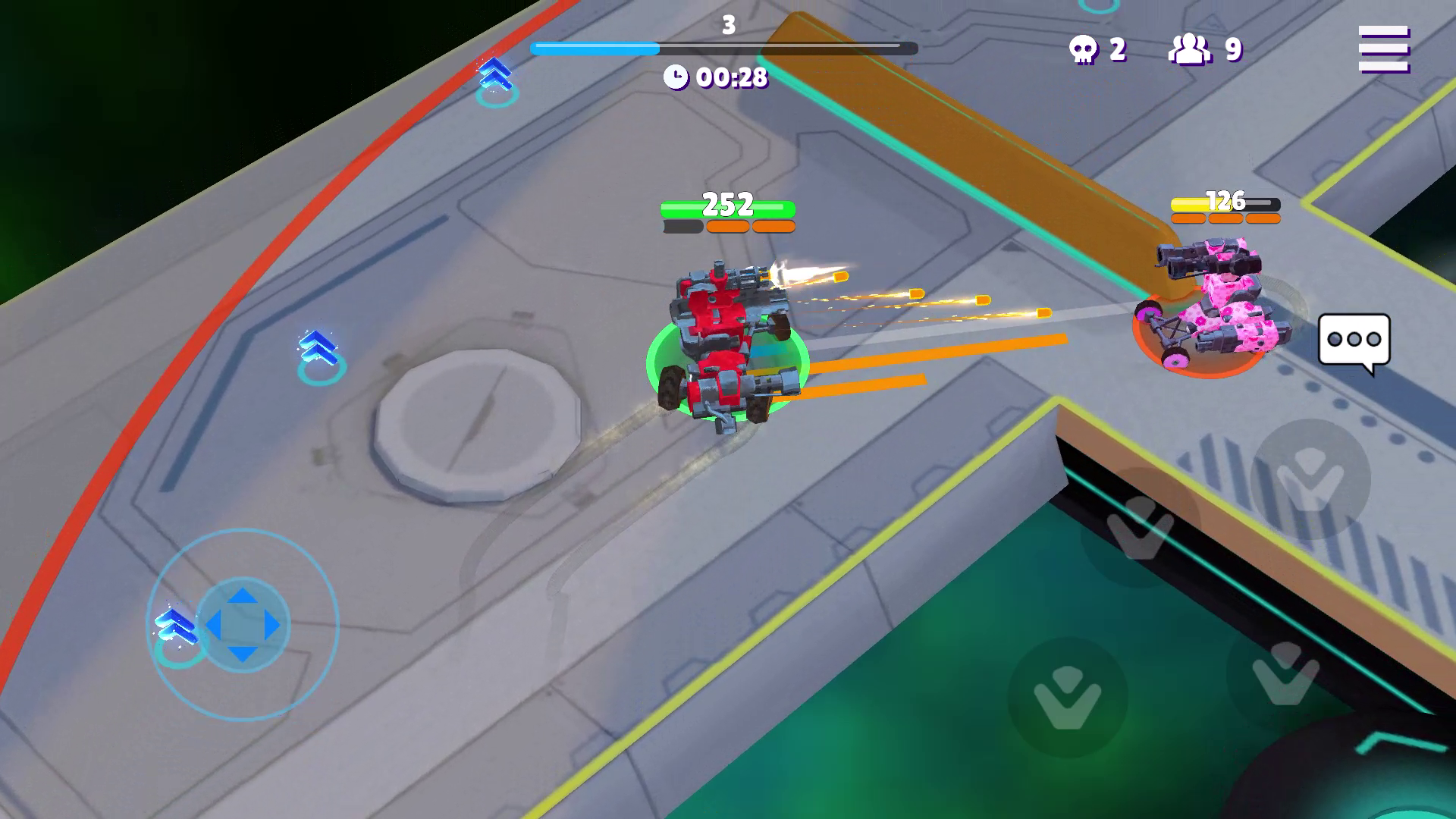Tap the skull kill counter icon
Viewport: 1456px width, 819px height.
1083,47
